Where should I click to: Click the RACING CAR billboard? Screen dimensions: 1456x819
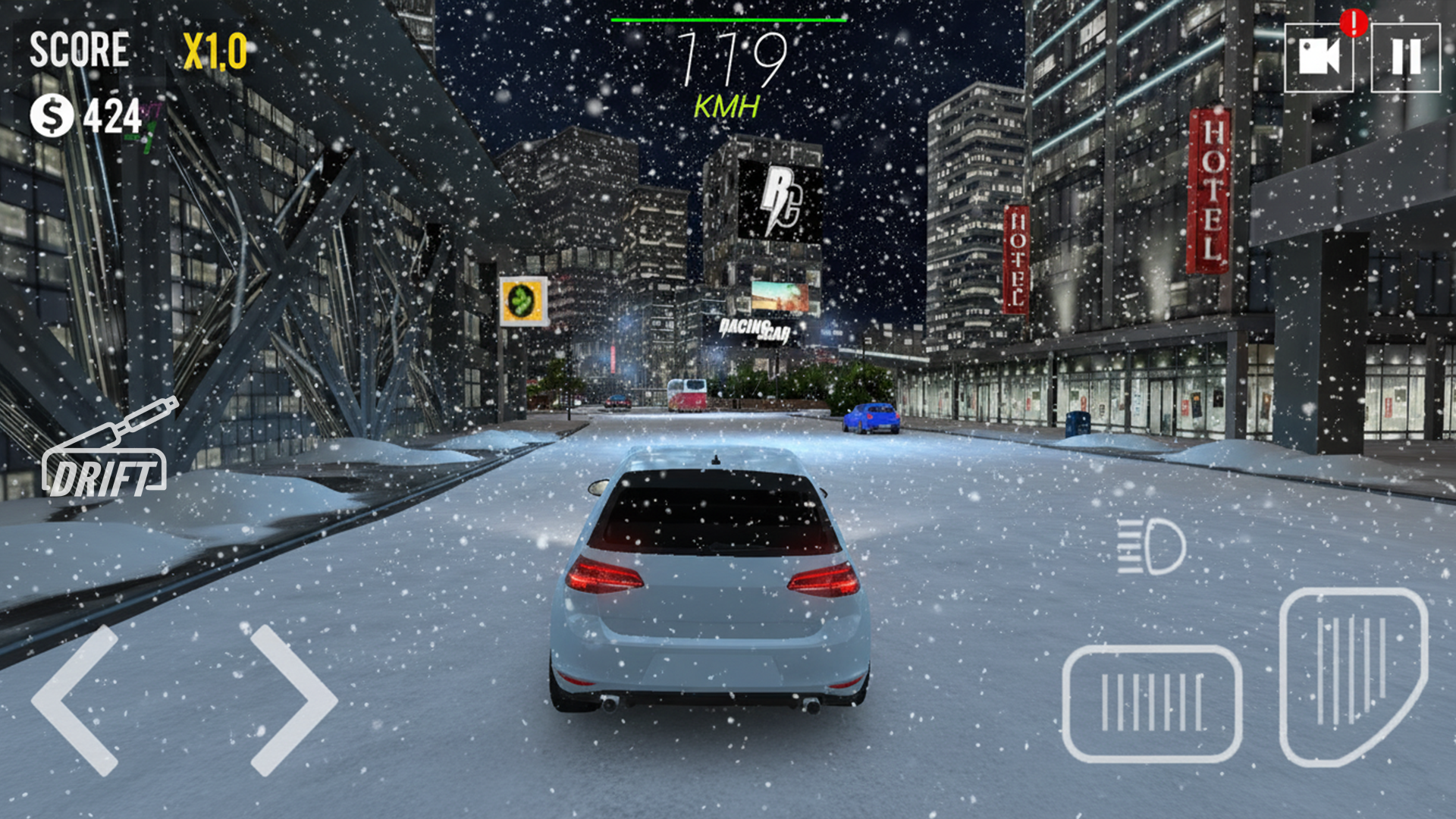[755, 330]
